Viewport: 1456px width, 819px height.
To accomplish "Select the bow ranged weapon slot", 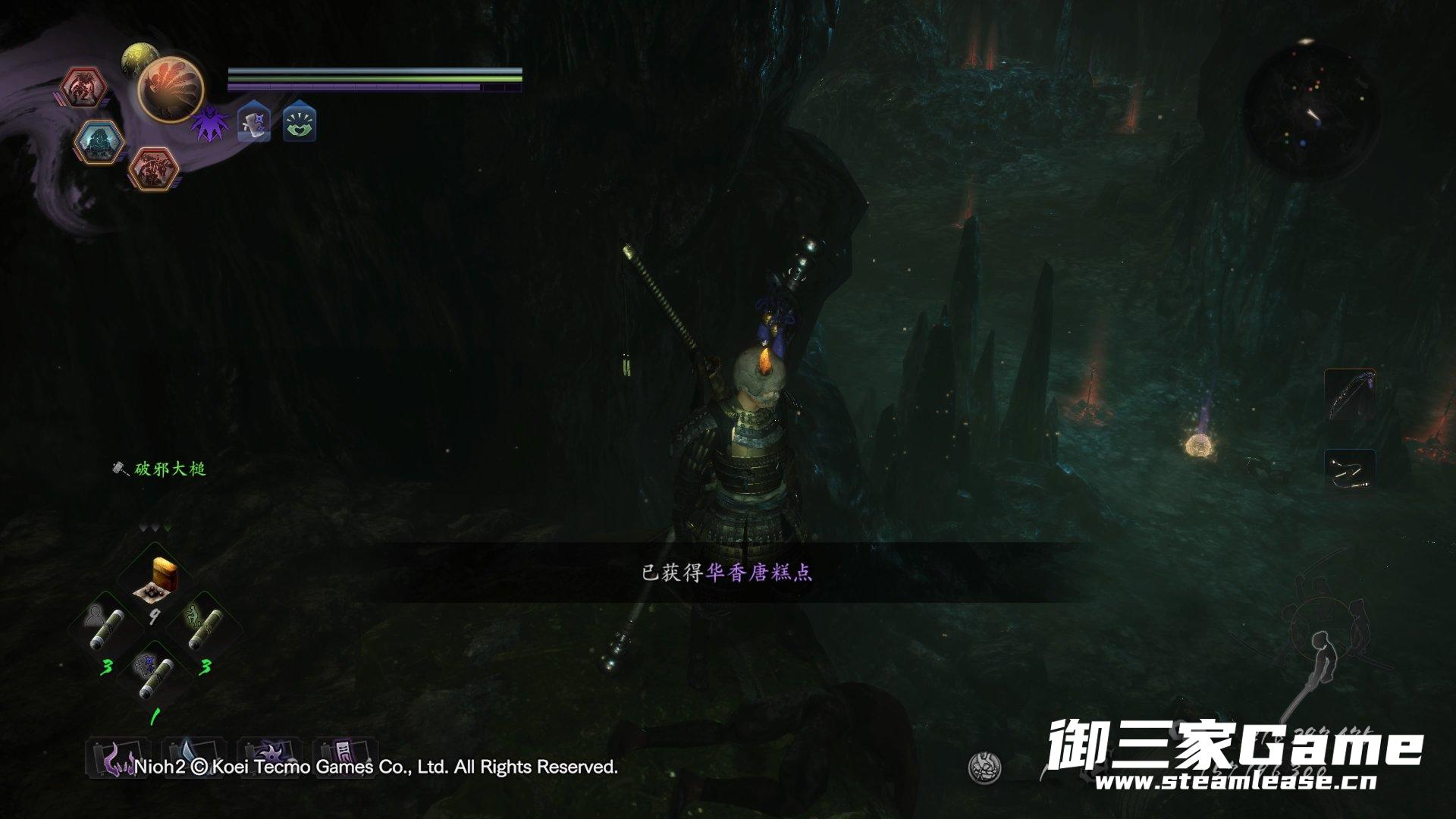I will 1350,395.
